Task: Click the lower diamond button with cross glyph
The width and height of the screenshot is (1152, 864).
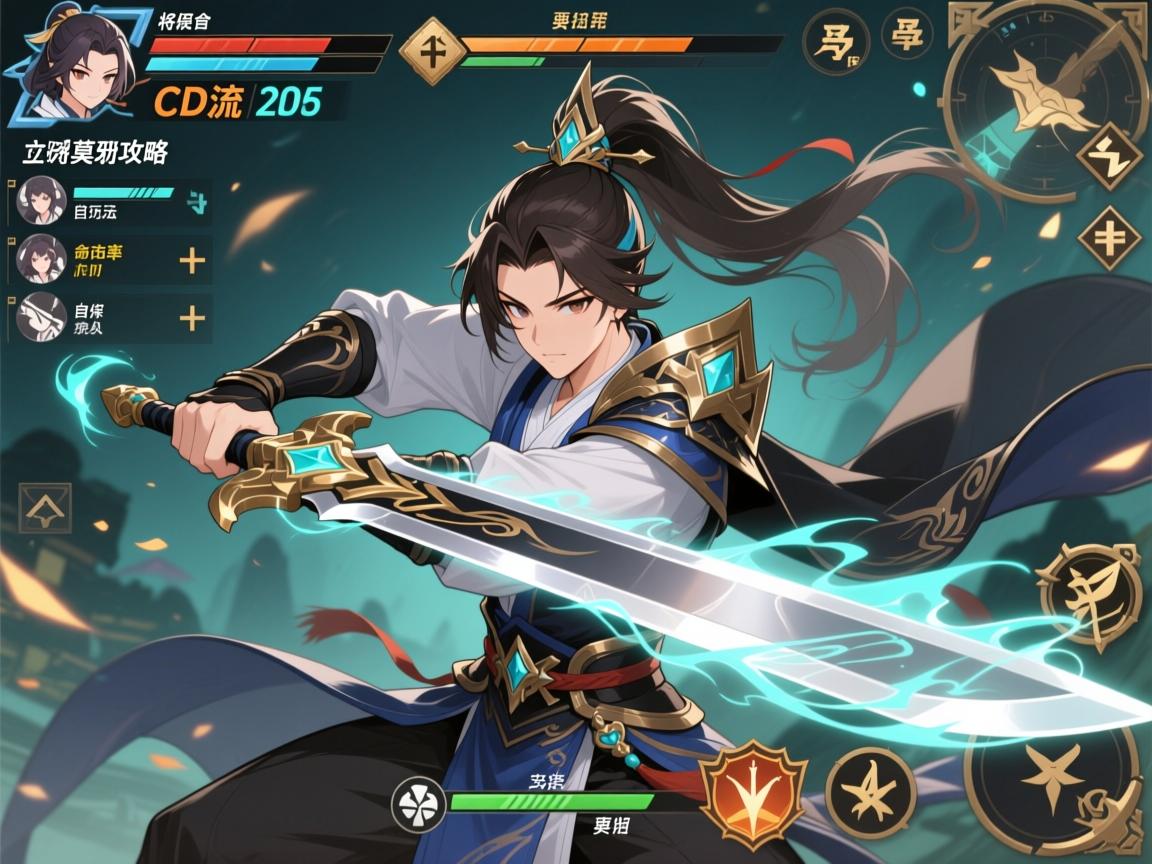Action: [x=1110, y=238]
